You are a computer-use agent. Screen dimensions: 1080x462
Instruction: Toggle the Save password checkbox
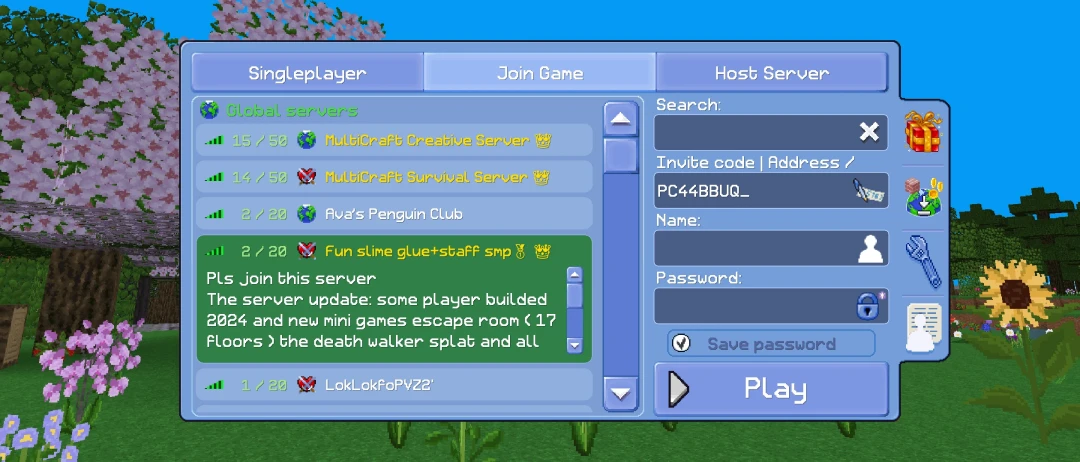point(681,344)
